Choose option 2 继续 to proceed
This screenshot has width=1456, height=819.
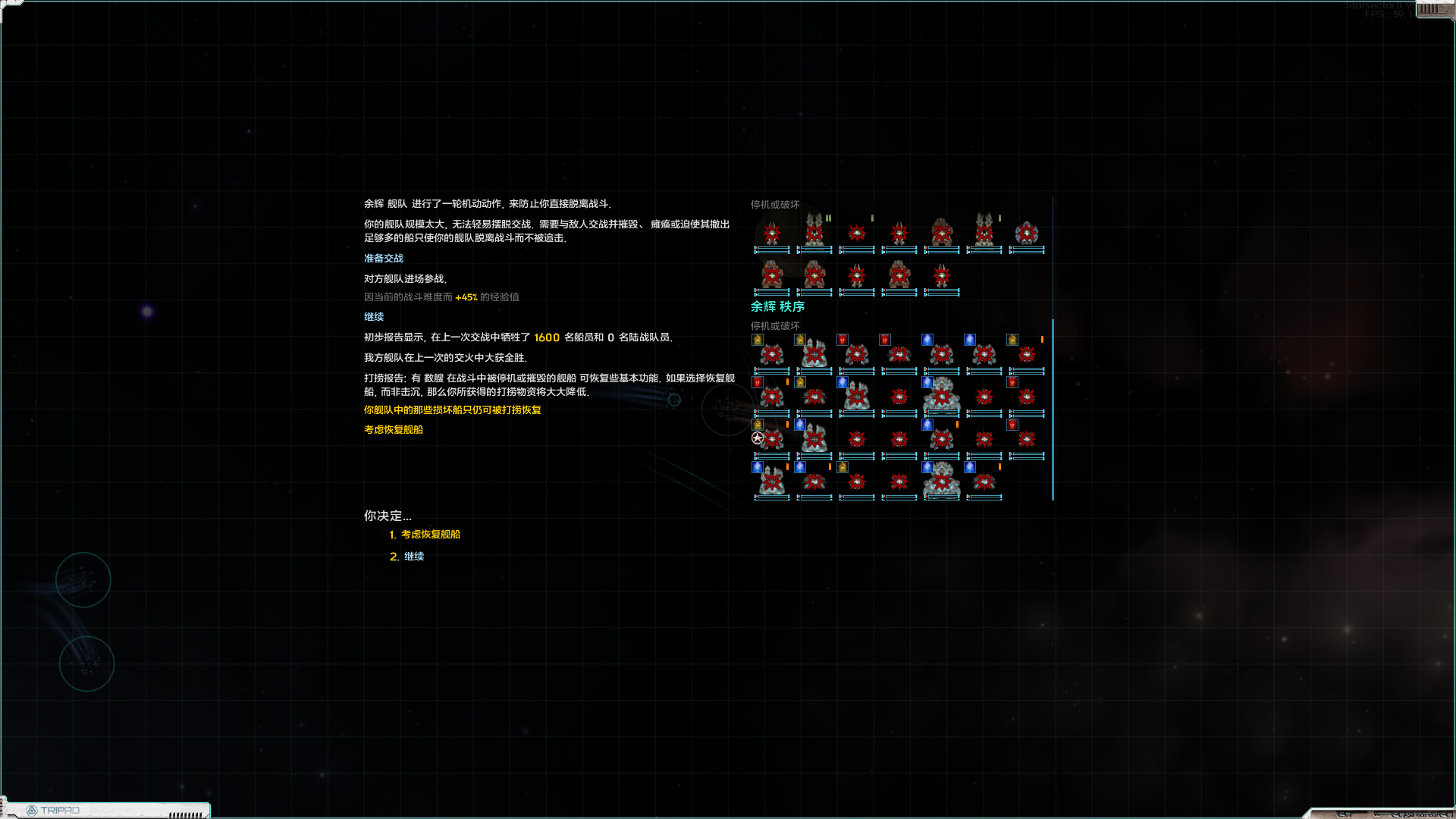coord(414,556)
